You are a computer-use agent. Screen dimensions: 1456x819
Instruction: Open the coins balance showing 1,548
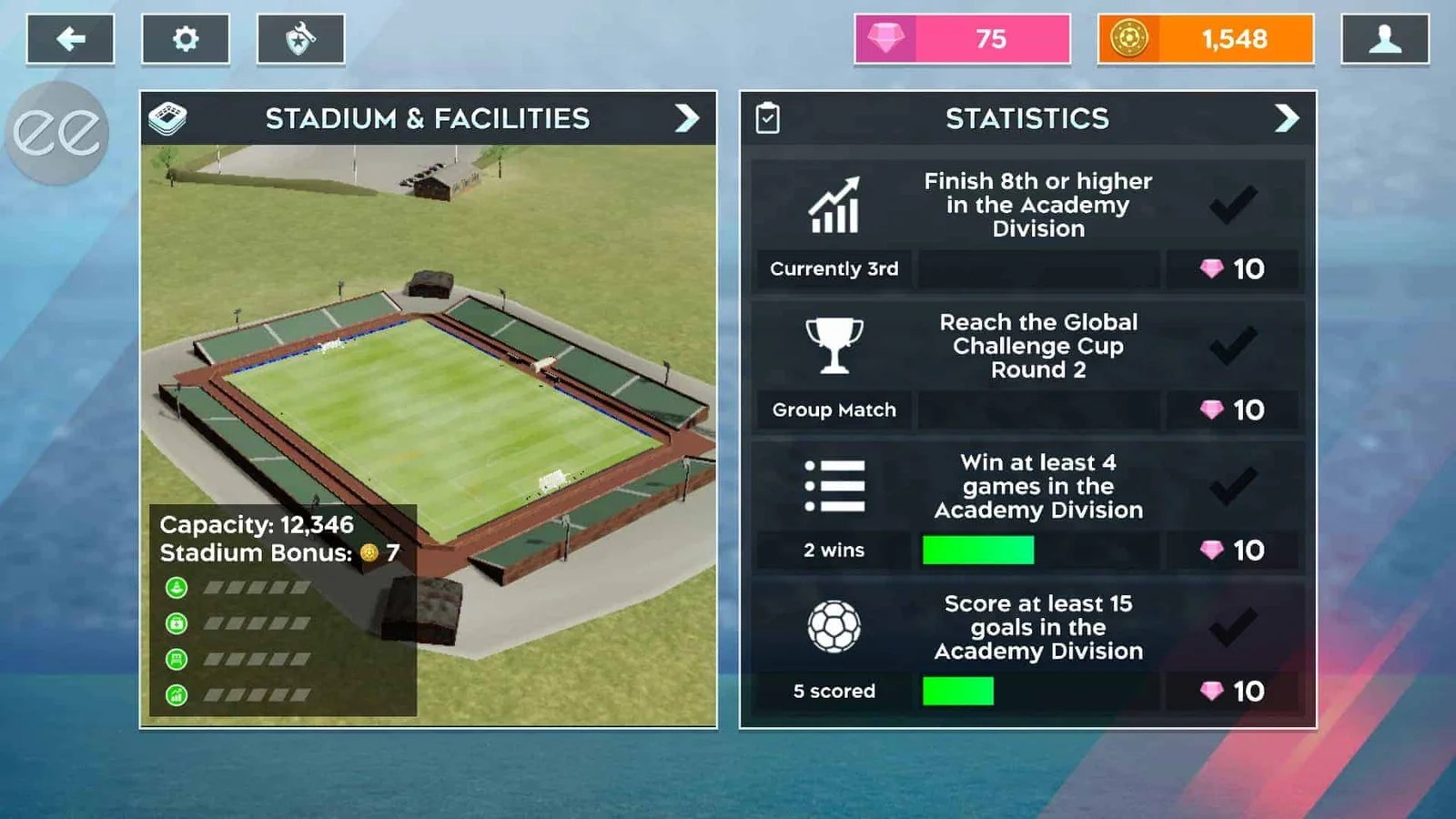(1205, 39)
